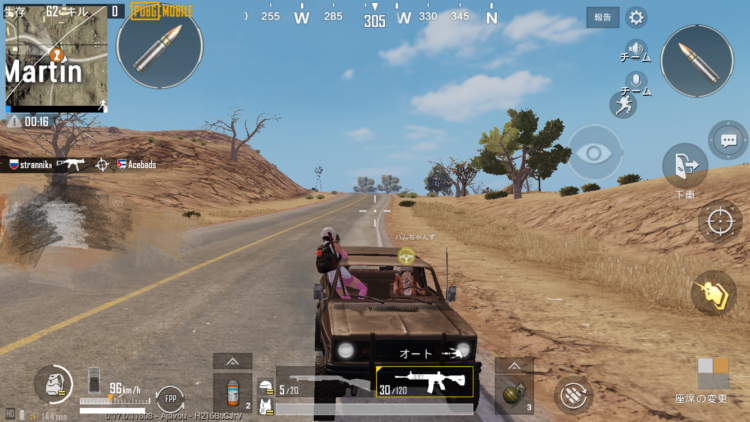The image size is (750, 422).
Task: Open settings via the gear icon
Action: coord(636,17)
